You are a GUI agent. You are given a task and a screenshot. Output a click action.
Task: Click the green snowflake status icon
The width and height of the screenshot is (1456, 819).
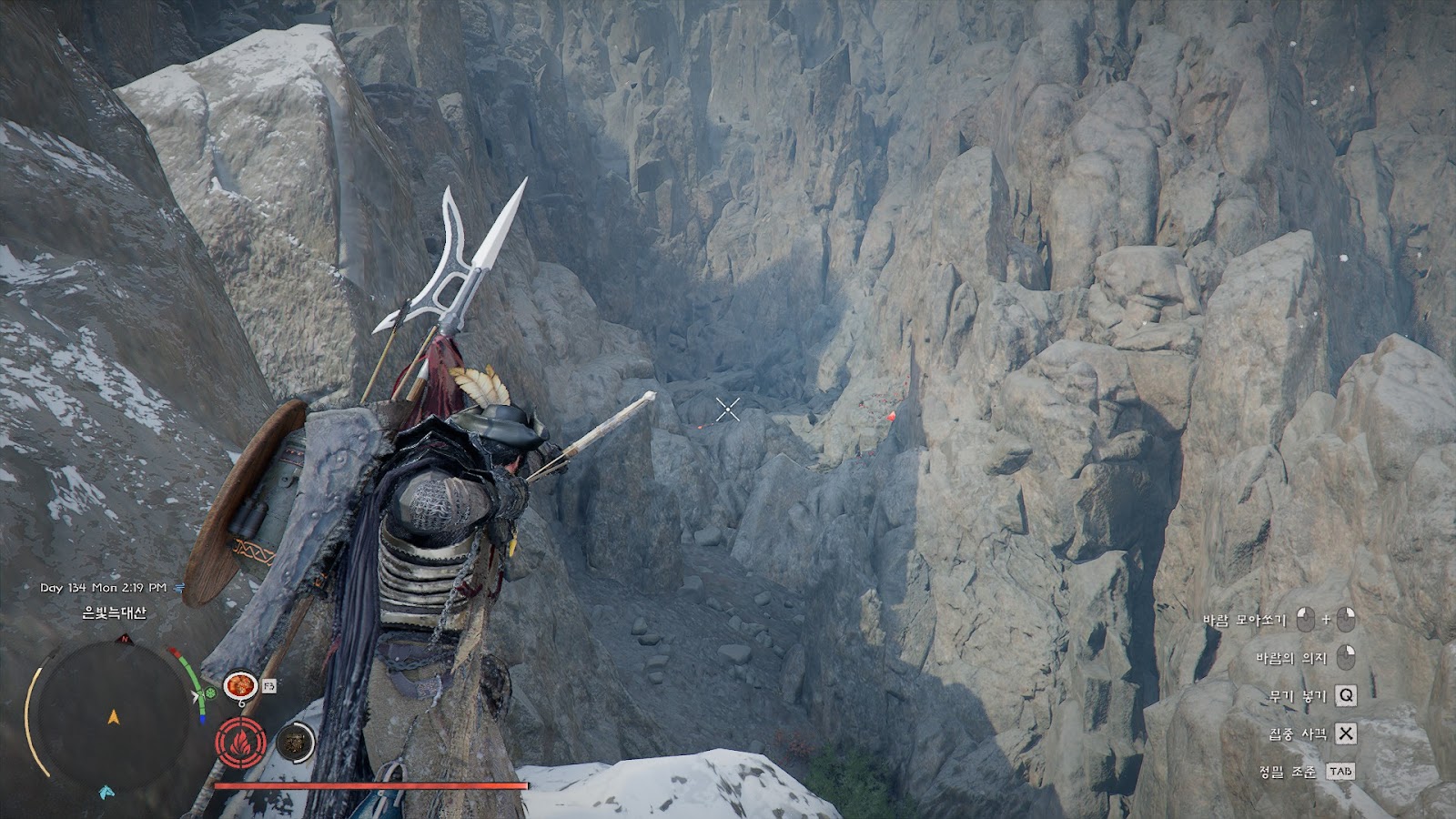[211, 693]
